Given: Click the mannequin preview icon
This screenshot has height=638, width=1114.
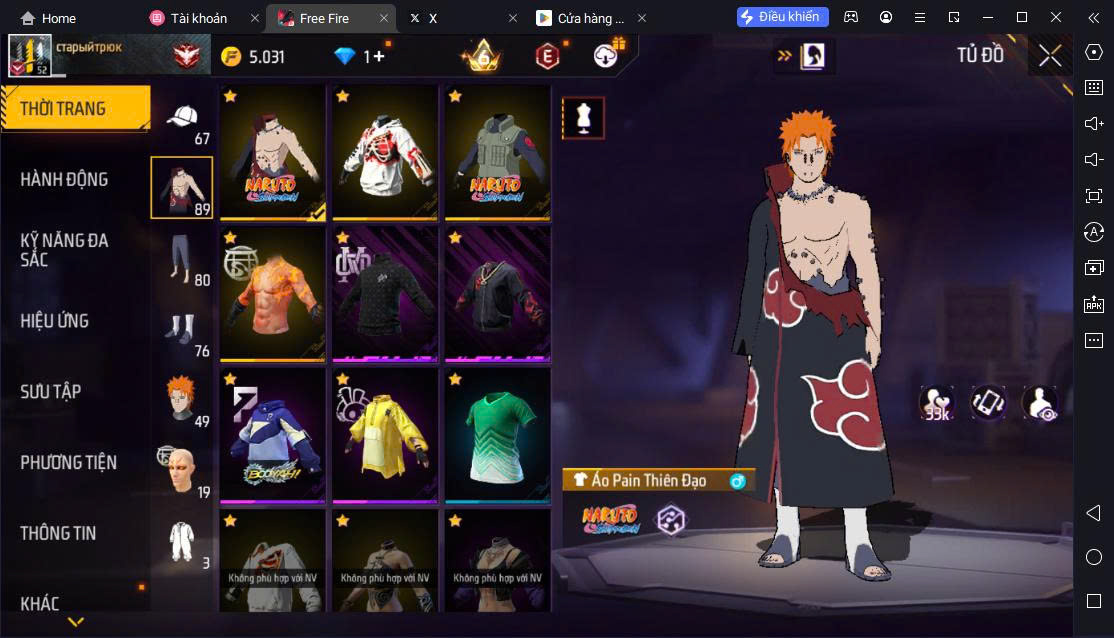Looking at the screenshot, I should click(x=582, y=118).
